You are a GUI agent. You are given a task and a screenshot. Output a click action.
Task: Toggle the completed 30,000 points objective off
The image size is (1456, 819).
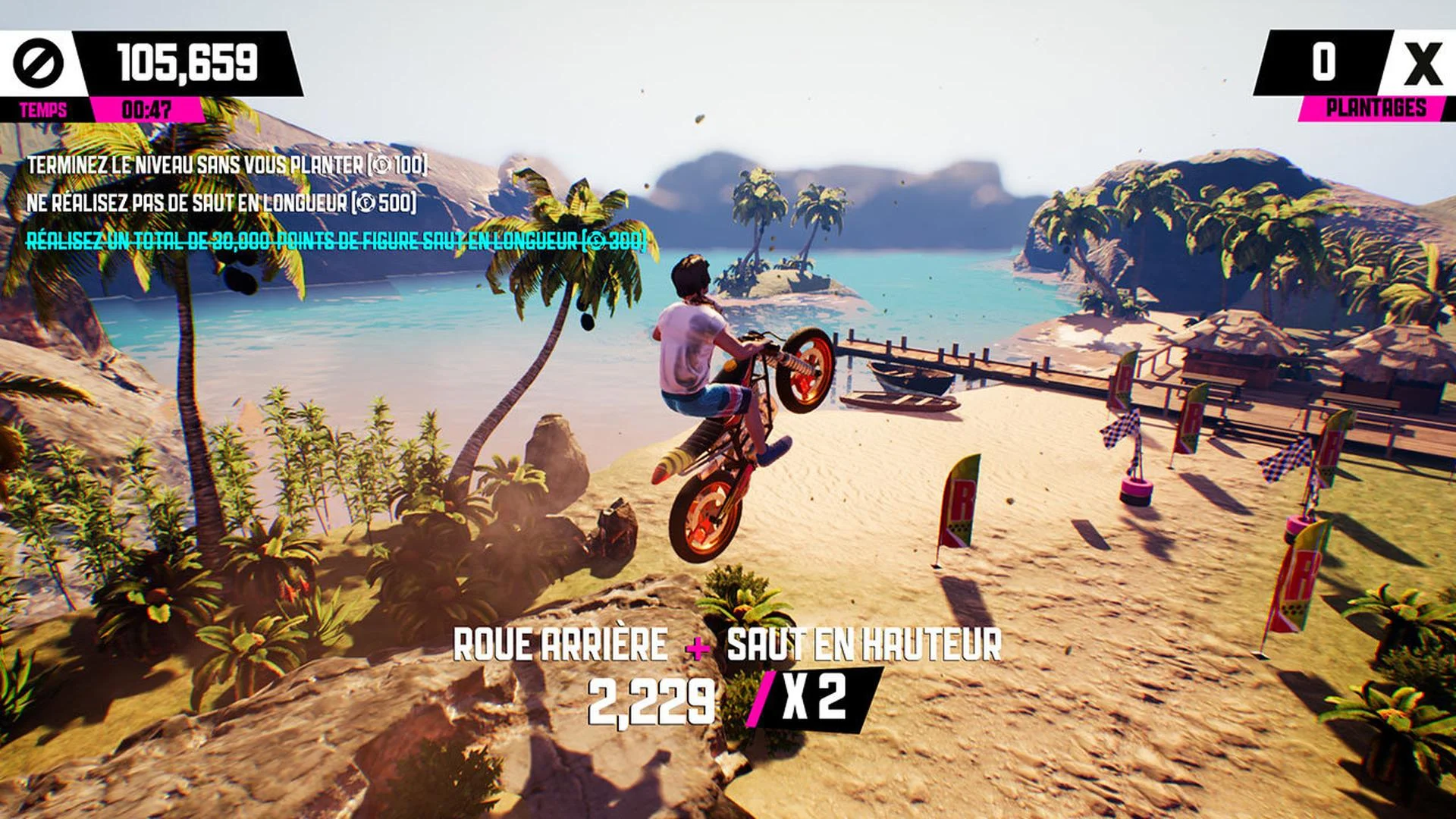334,241
